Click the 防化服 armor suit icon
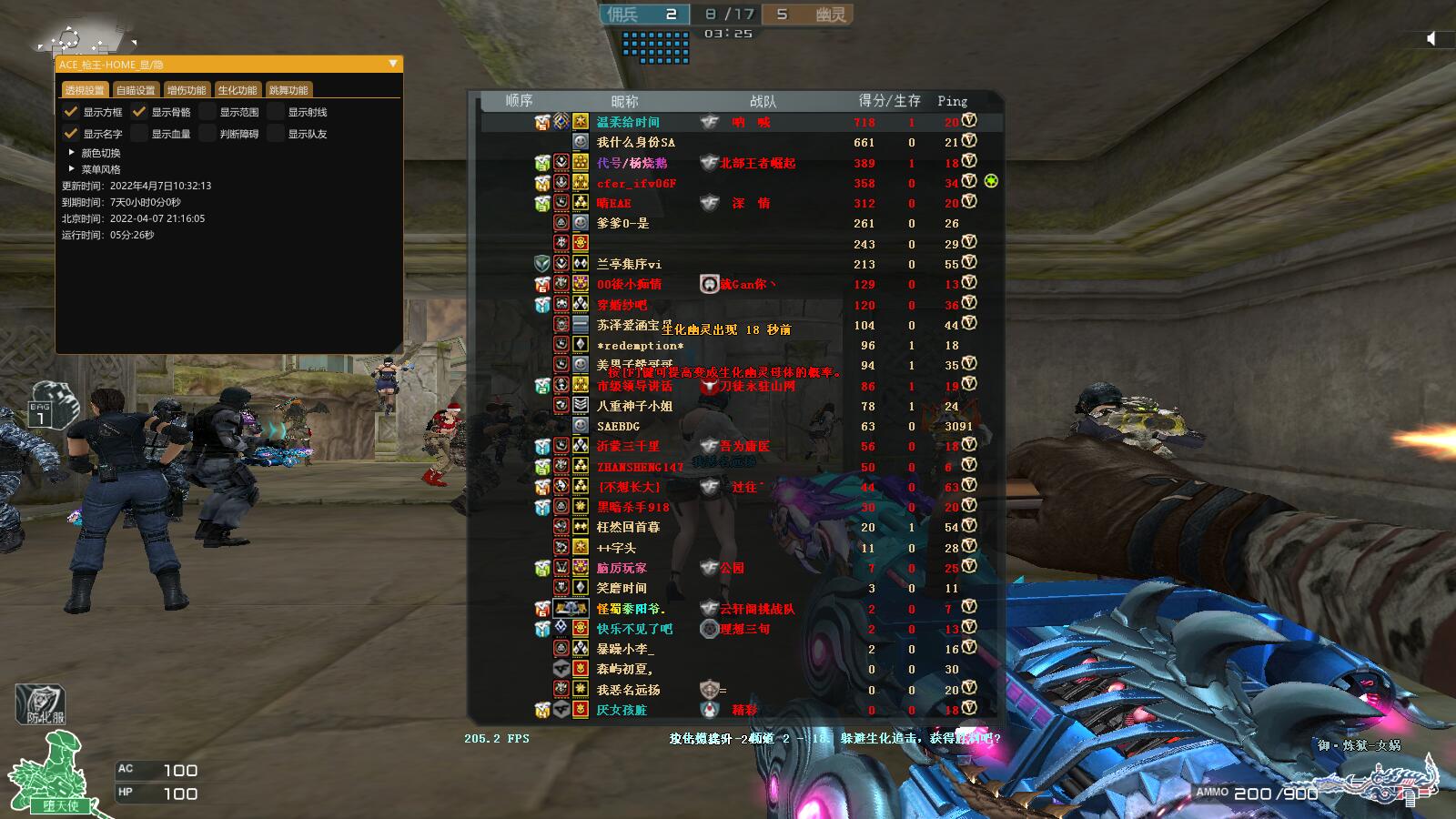The width and height of the screenshot is (1456, 819). tap(40, 704)
